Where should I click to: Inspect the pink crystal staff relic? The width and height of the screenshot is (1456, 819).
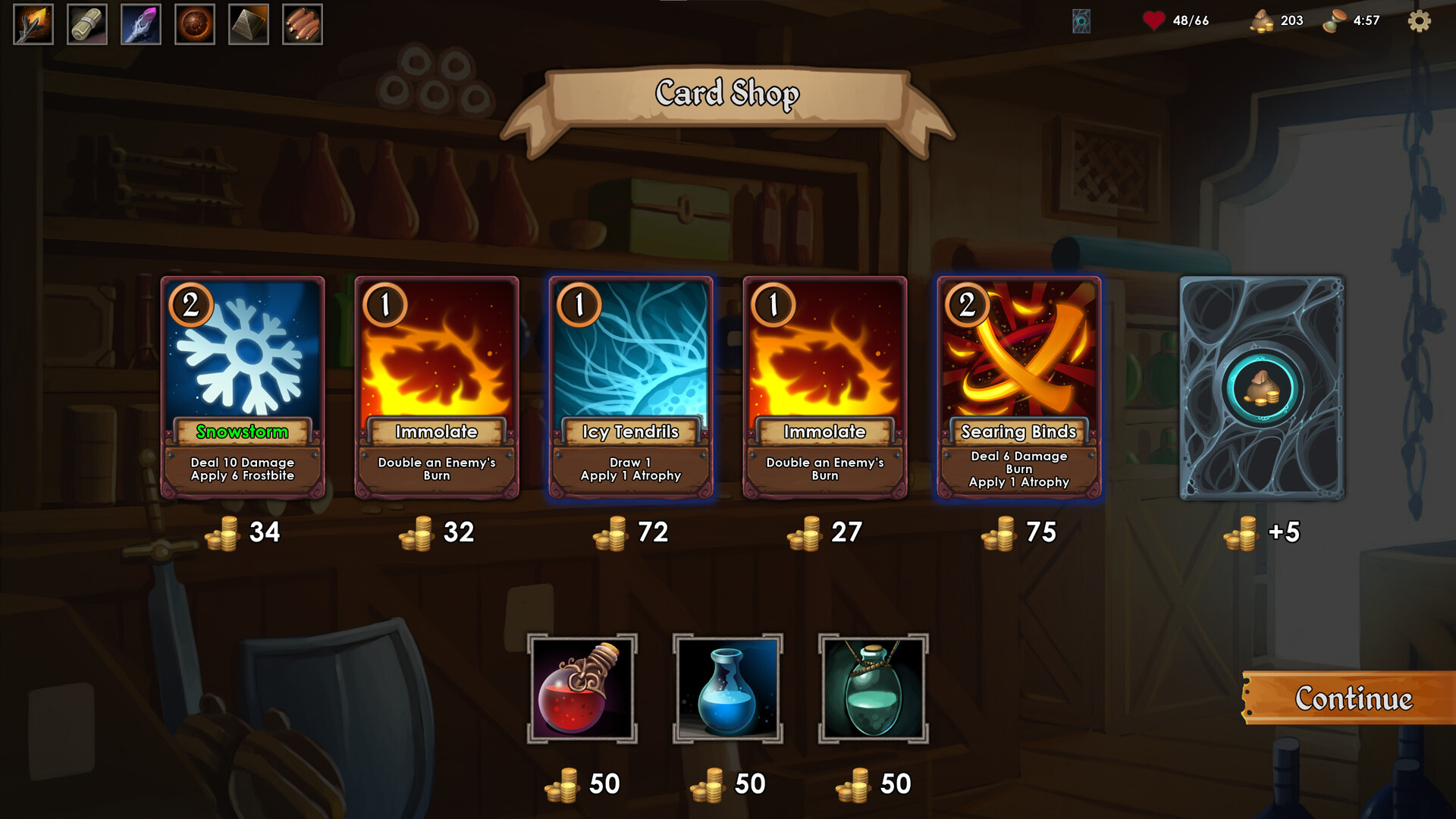(x=140, y=25)
